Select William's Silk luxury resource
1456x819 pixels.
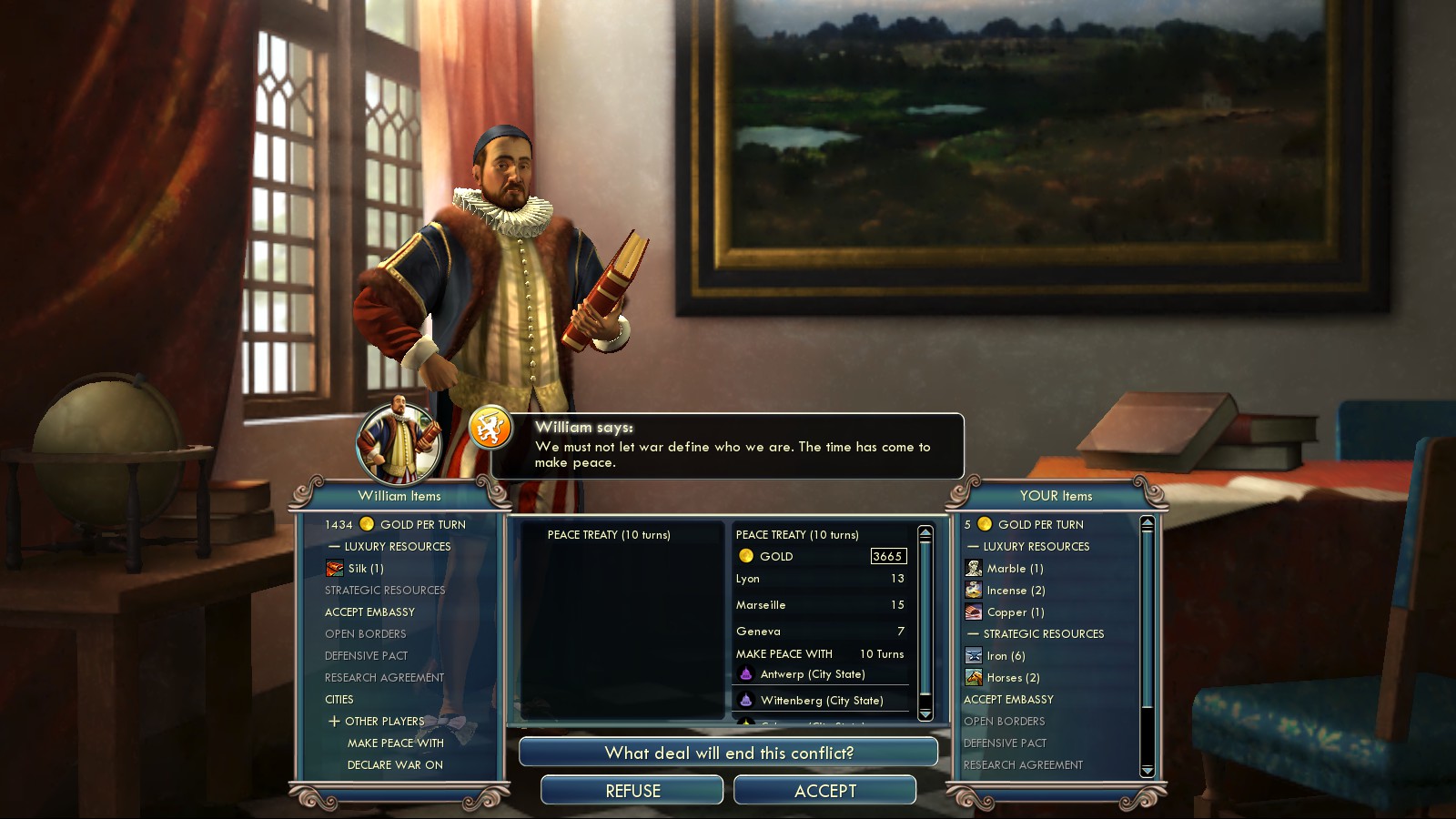pos(366,569)
